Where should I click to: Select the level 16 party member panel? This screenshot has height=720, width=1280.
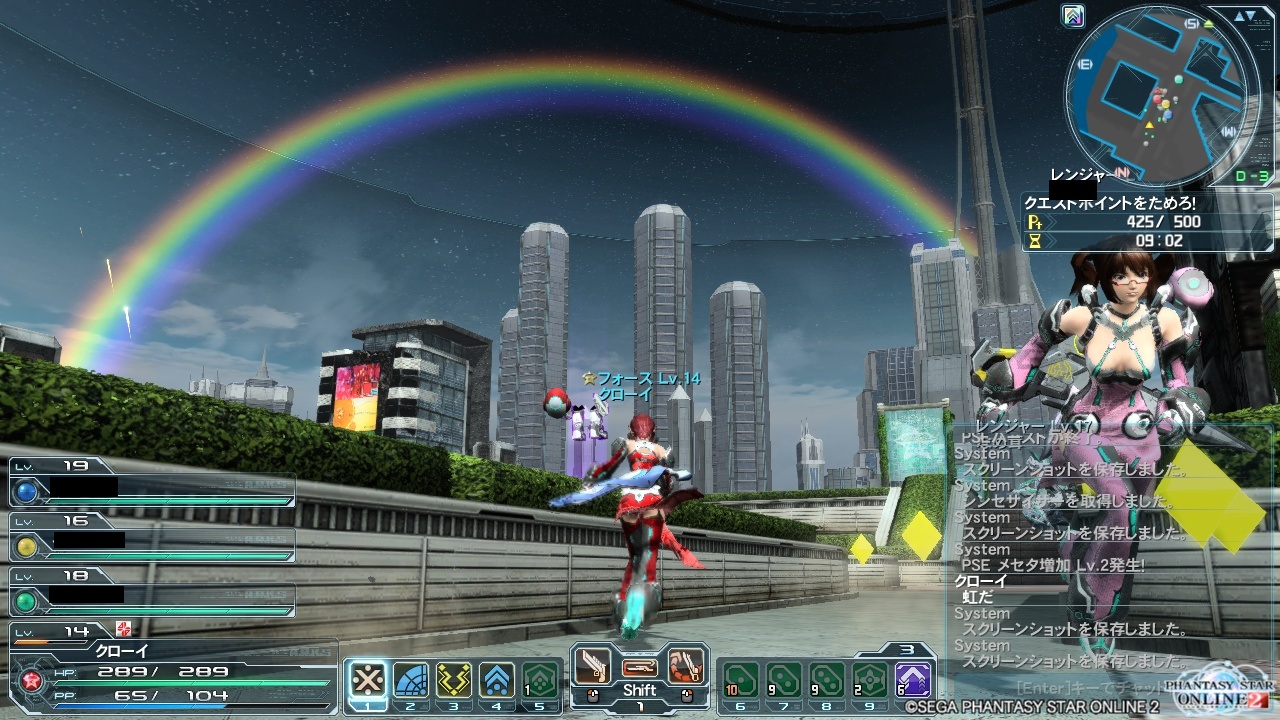point(152,539)
